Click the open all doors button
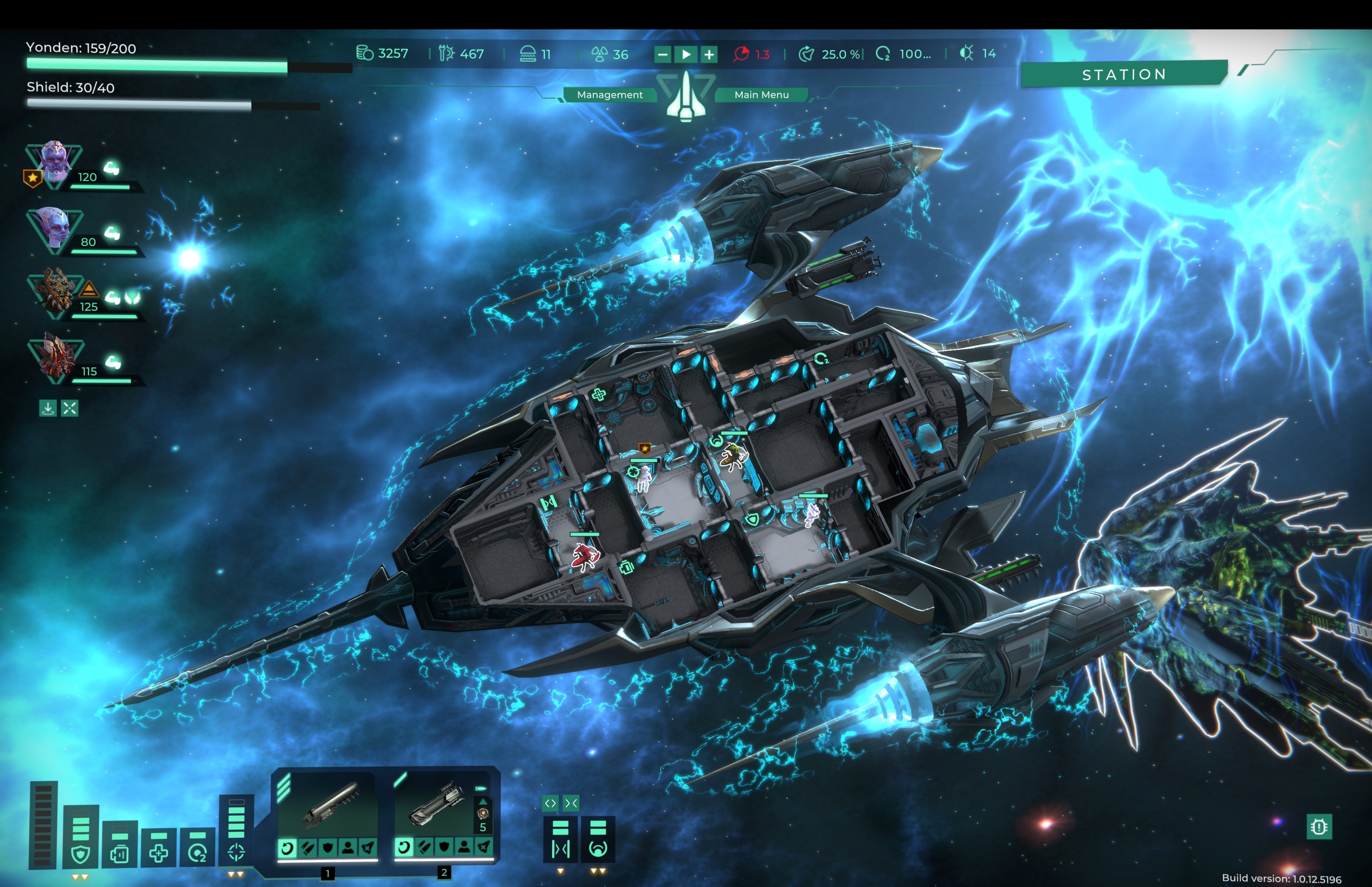The width and height of the screenshot is (1372, 887). point(550,803)
